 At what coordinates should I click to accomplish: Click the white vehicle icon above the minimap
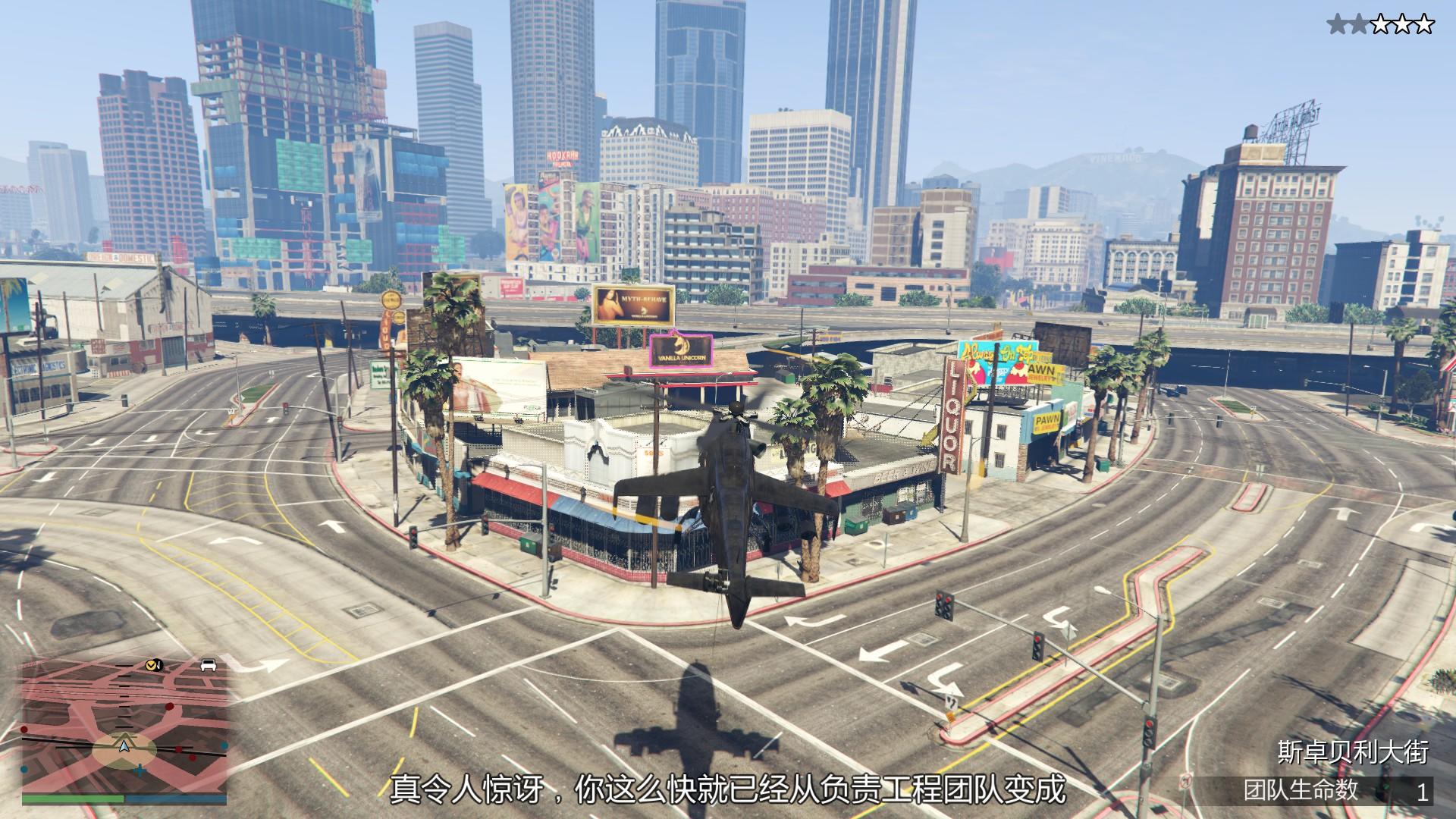click(x=209, y=664)
